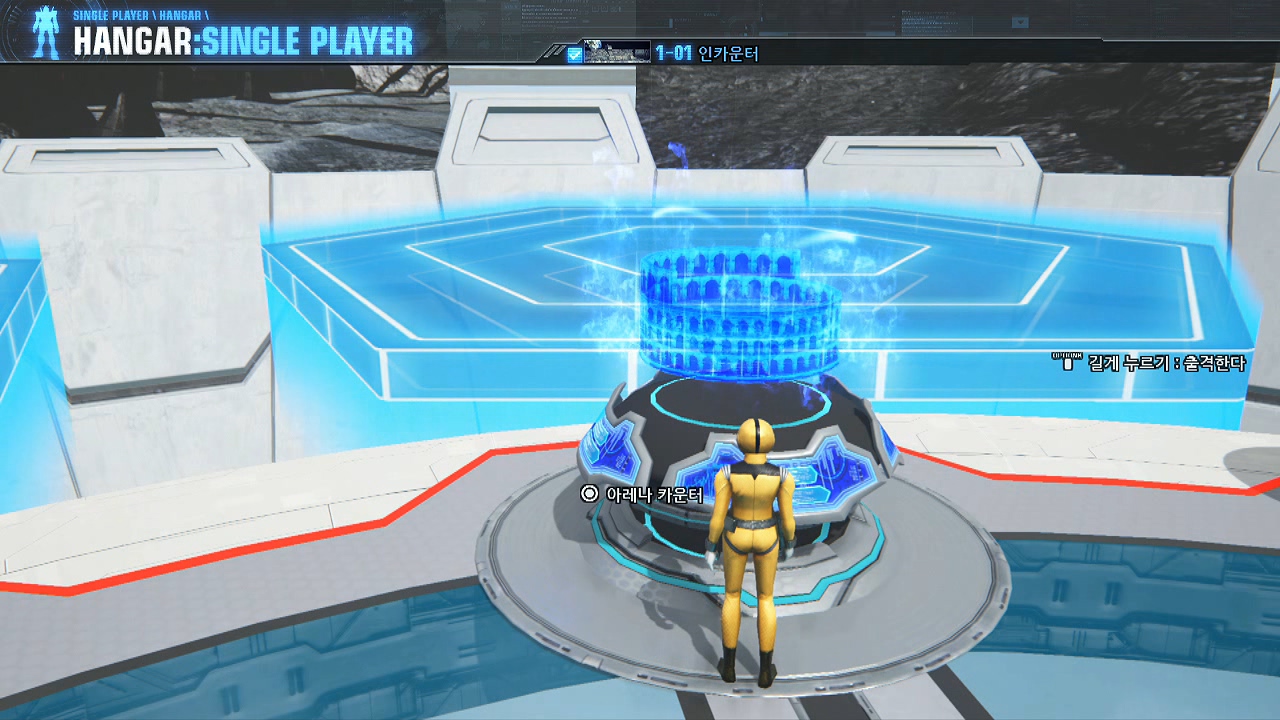Screen dimensions: 1280x720
Task: Select the 1-01 인카운터 mission tracker
Action: click(x=707, y=53)
